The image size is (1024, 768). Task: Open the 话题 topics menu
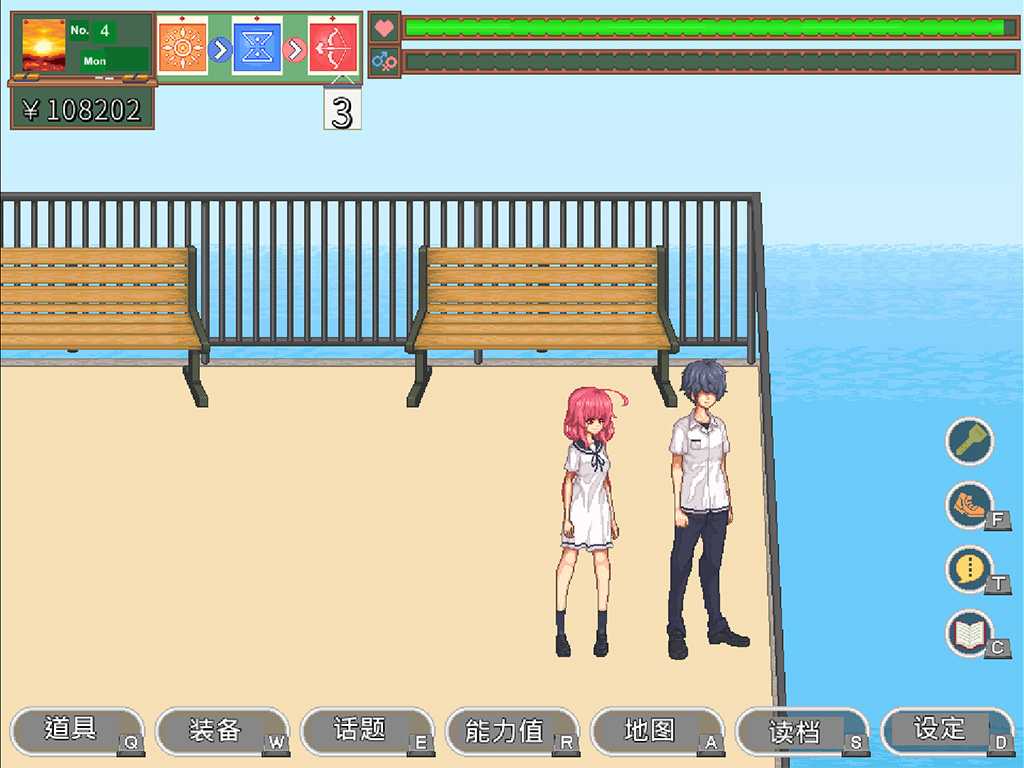point(362,730)
